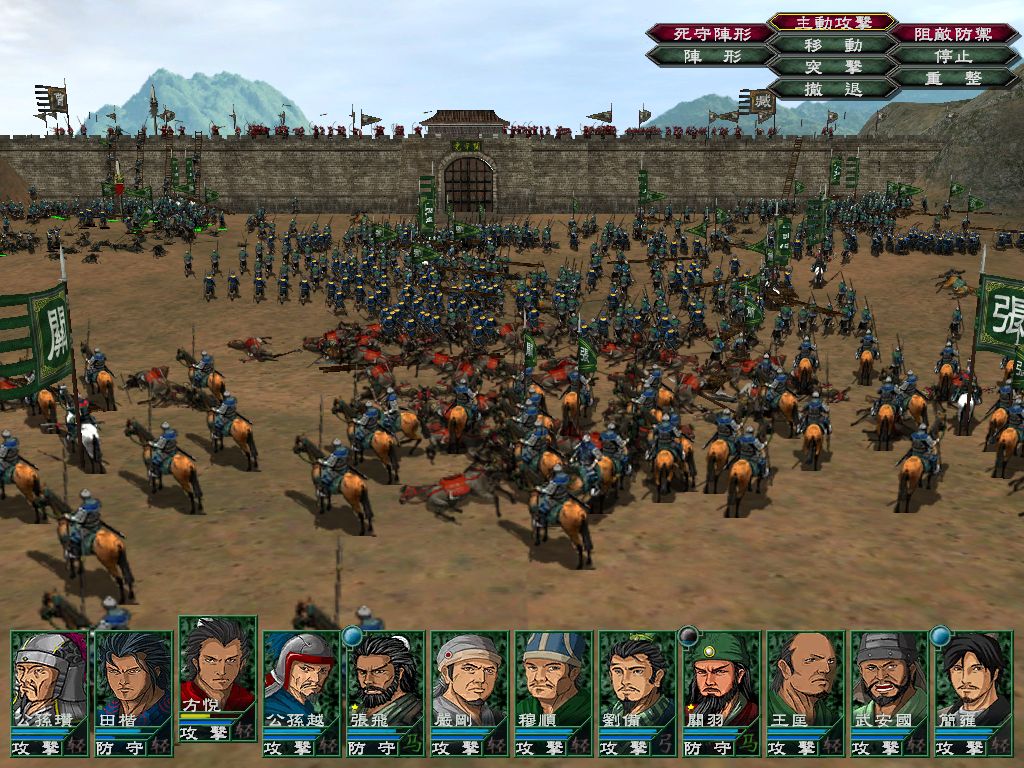Choose general 公孫越's portrait

pyautogui.click(x=302, y=680)
